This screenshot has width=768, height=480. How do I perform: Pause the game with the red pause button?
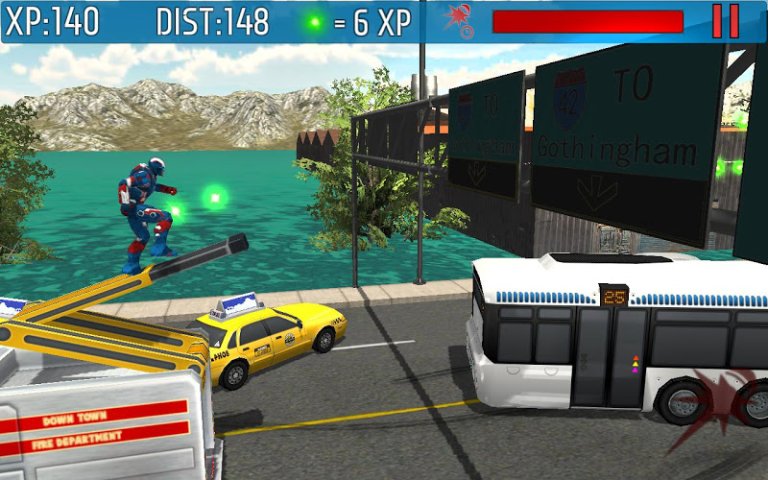[726, 21]
